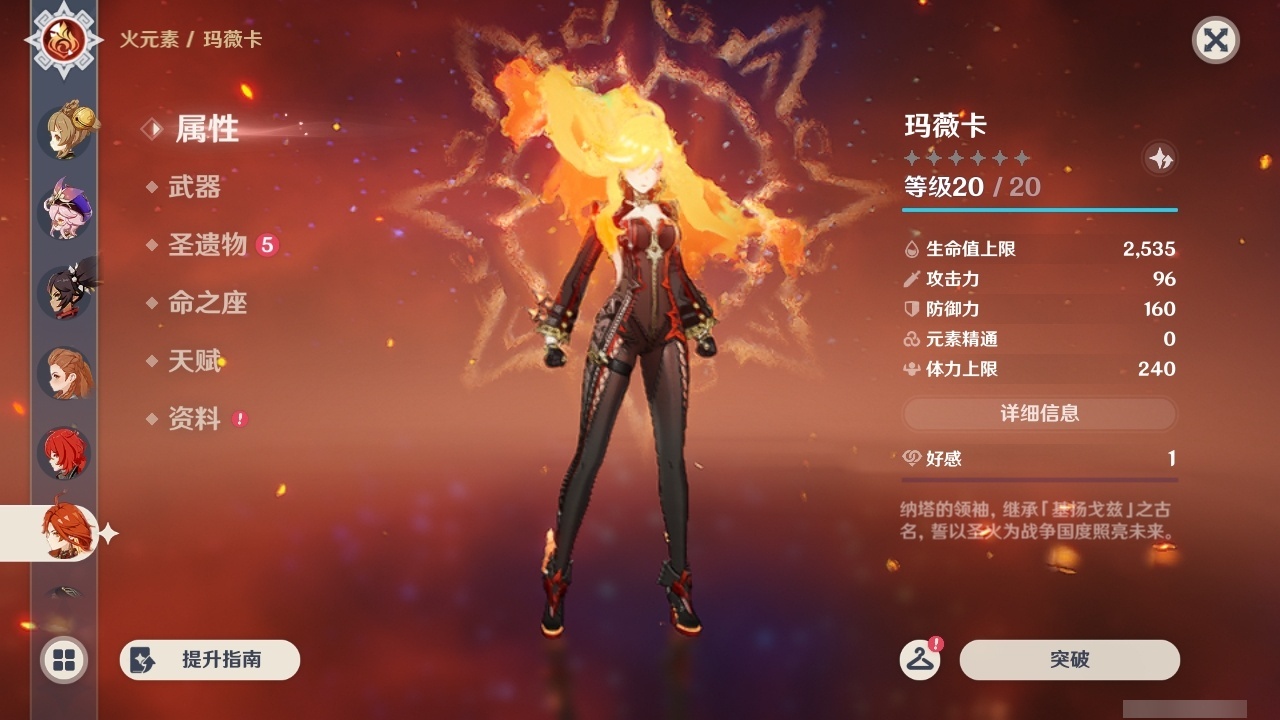The image size is (1280, 720).
Task: Open the glider skin sparkle icon near the stars
Action: 1160,158
